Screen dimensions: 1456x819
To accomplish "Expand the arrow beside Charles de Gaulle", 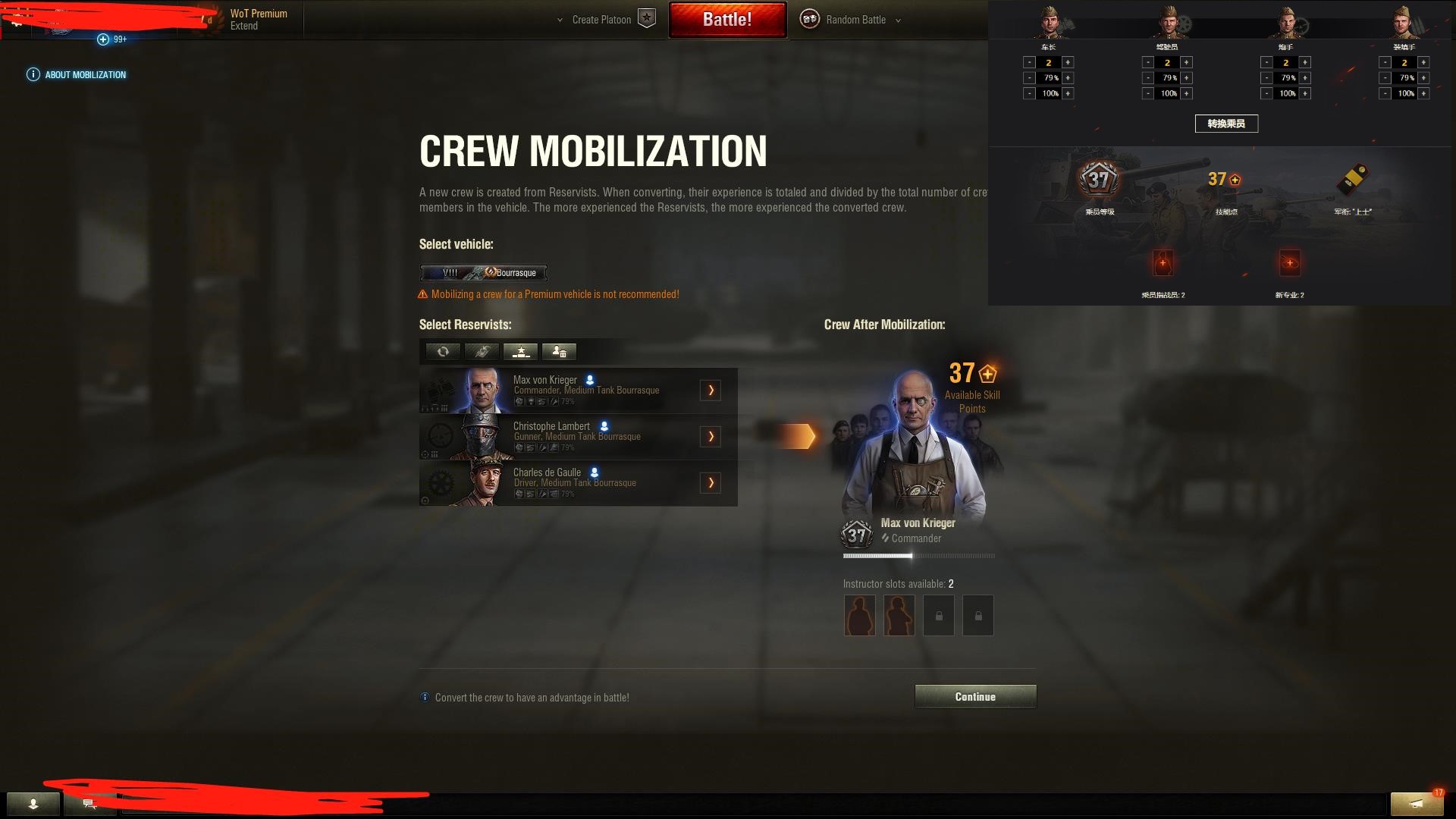I will click(x=711, y=482).
